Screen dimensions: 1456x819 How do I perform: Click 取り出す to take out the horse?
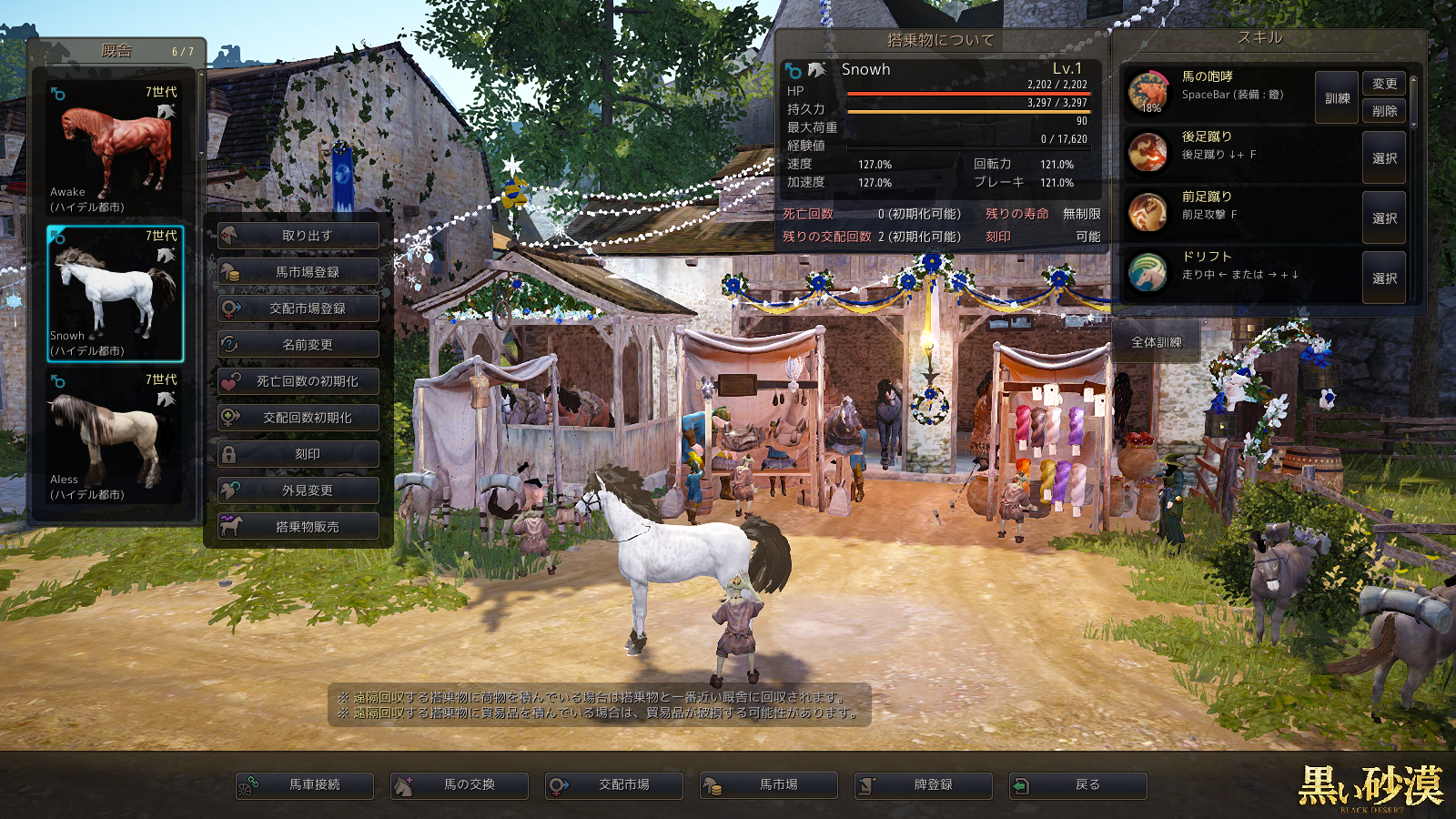(298, 236)
